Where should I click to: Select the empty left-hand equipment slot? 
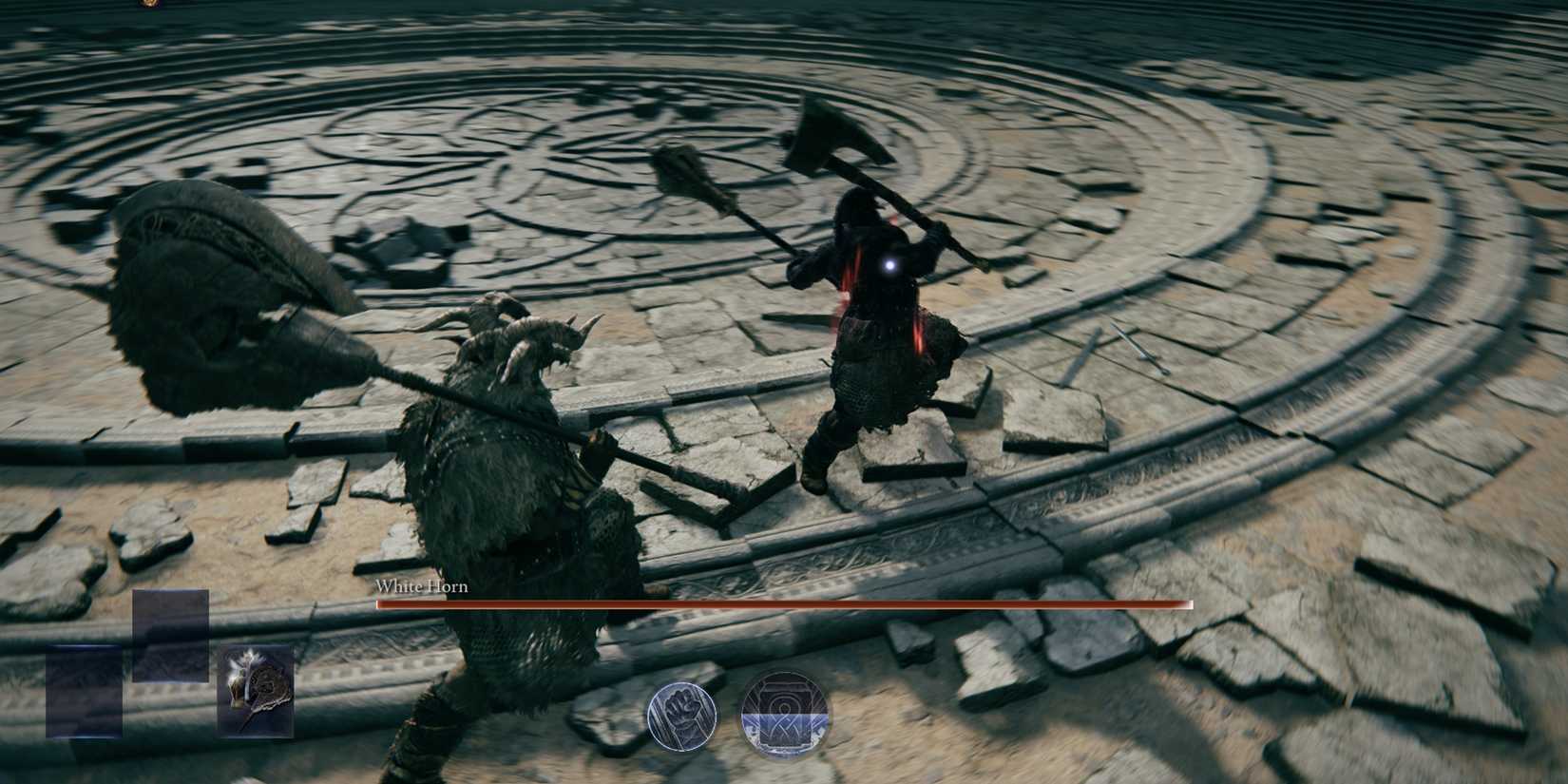(x=84, y=692)
